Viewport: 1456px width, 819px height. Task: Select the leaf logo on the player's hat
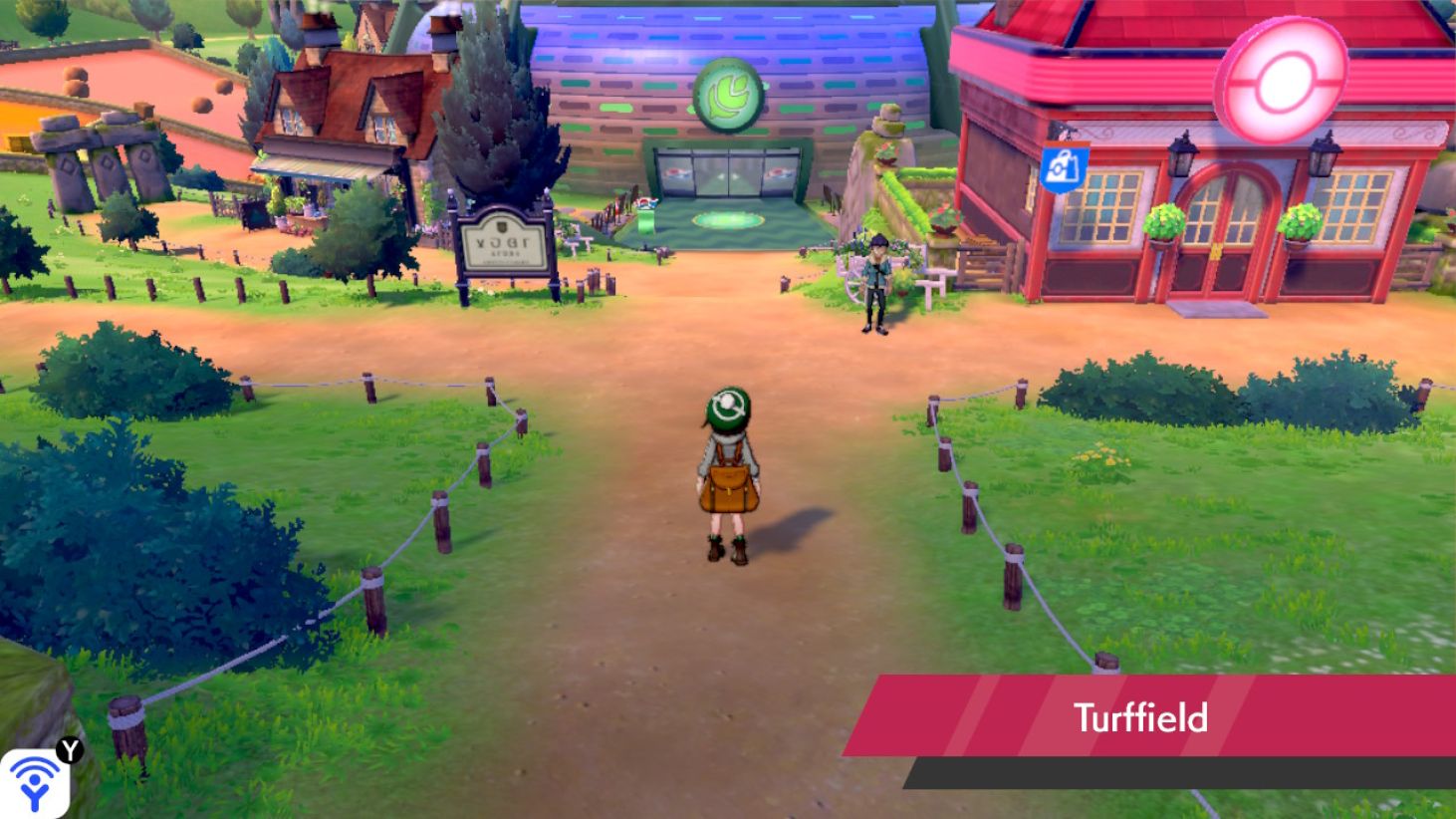(x=728, y=406)
